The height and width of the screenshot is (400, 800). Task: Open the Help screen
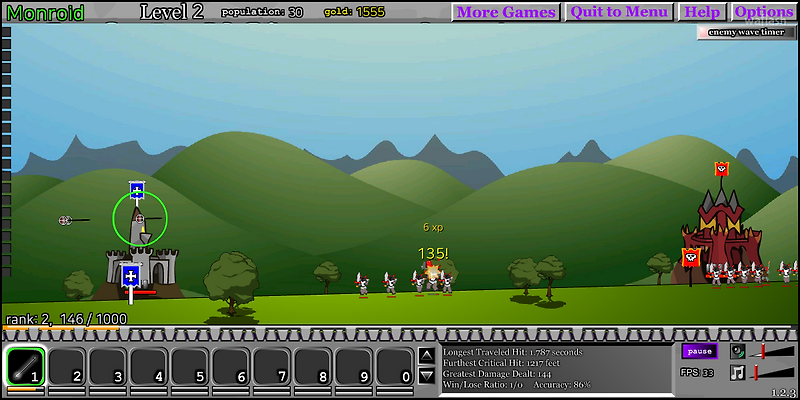(x=702, y=12)
